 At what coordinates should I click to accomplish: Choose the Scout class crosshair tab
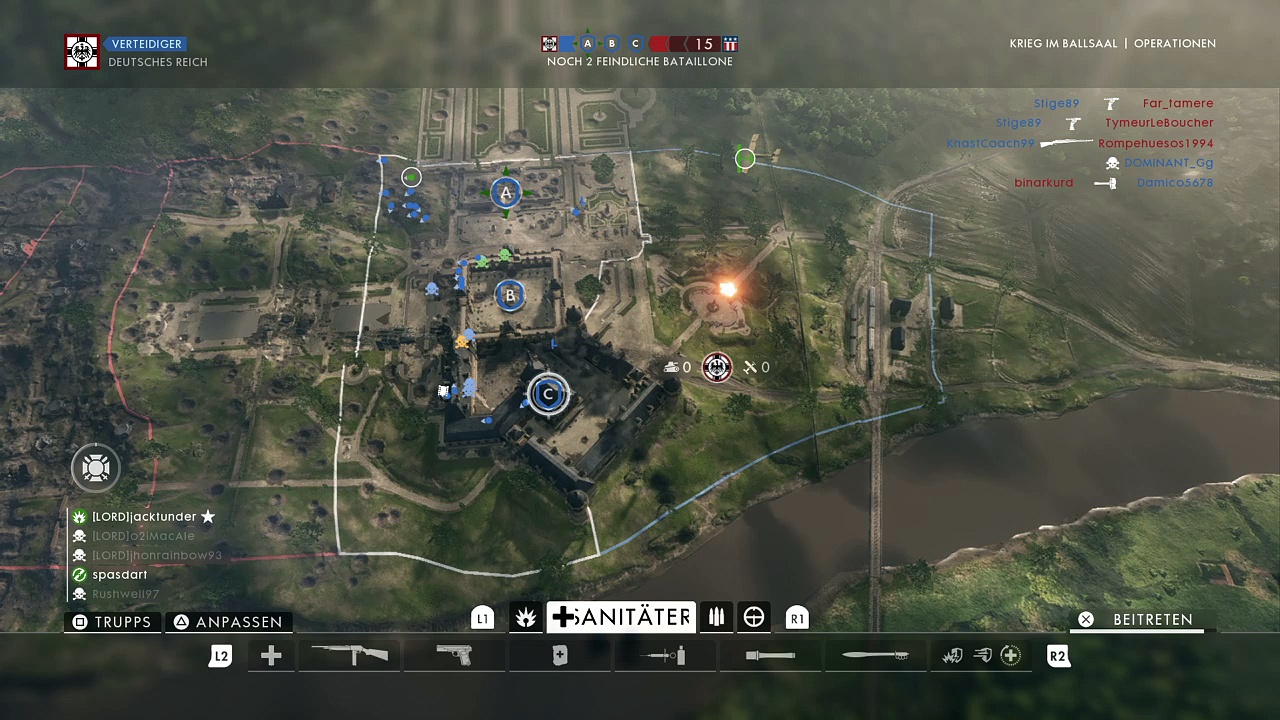click(x=754, y=618)
